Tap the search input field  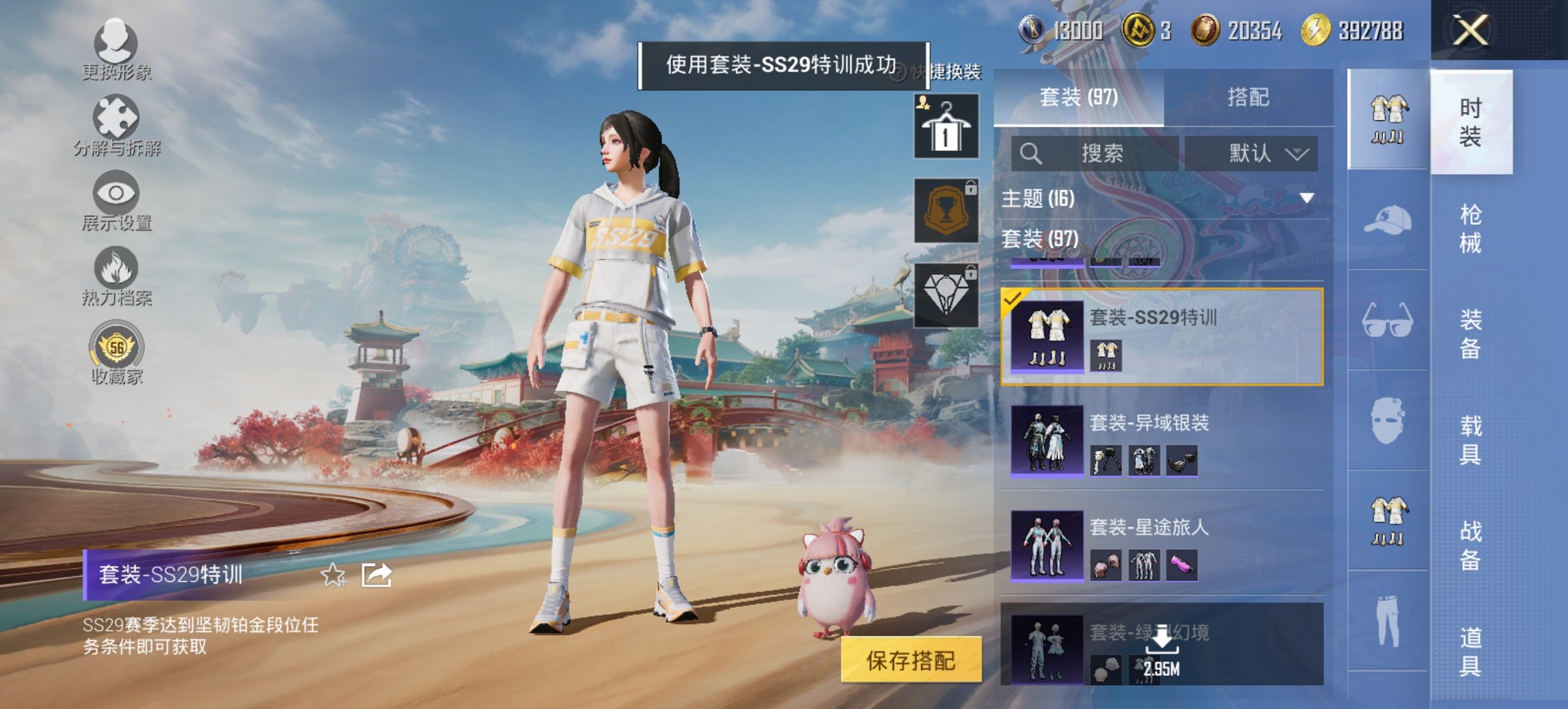(x=1093, y=153)
